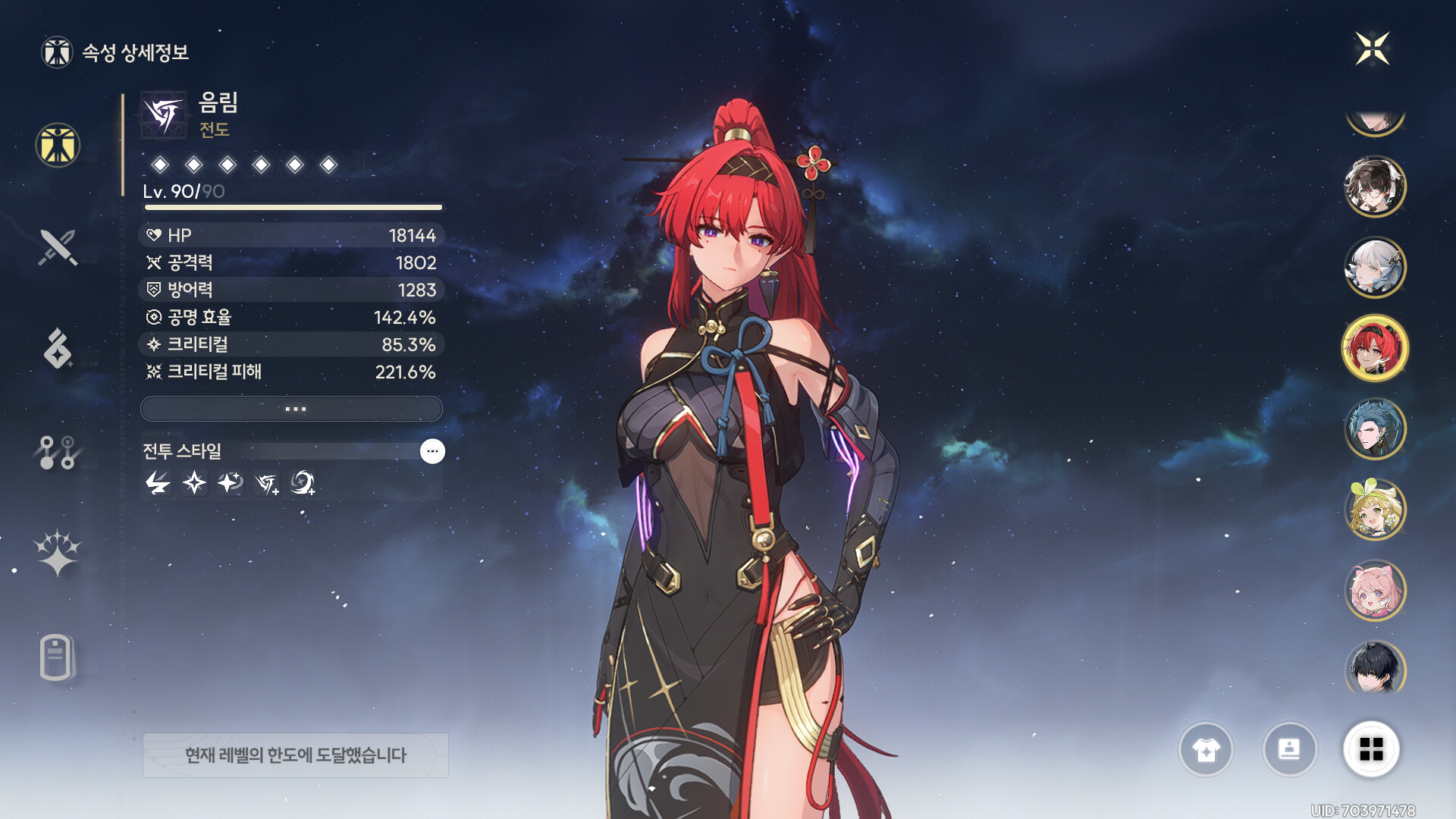This screenshot has height=819, width=1456.
Task: Select the white-haired character portrait
Action: 1374,267
